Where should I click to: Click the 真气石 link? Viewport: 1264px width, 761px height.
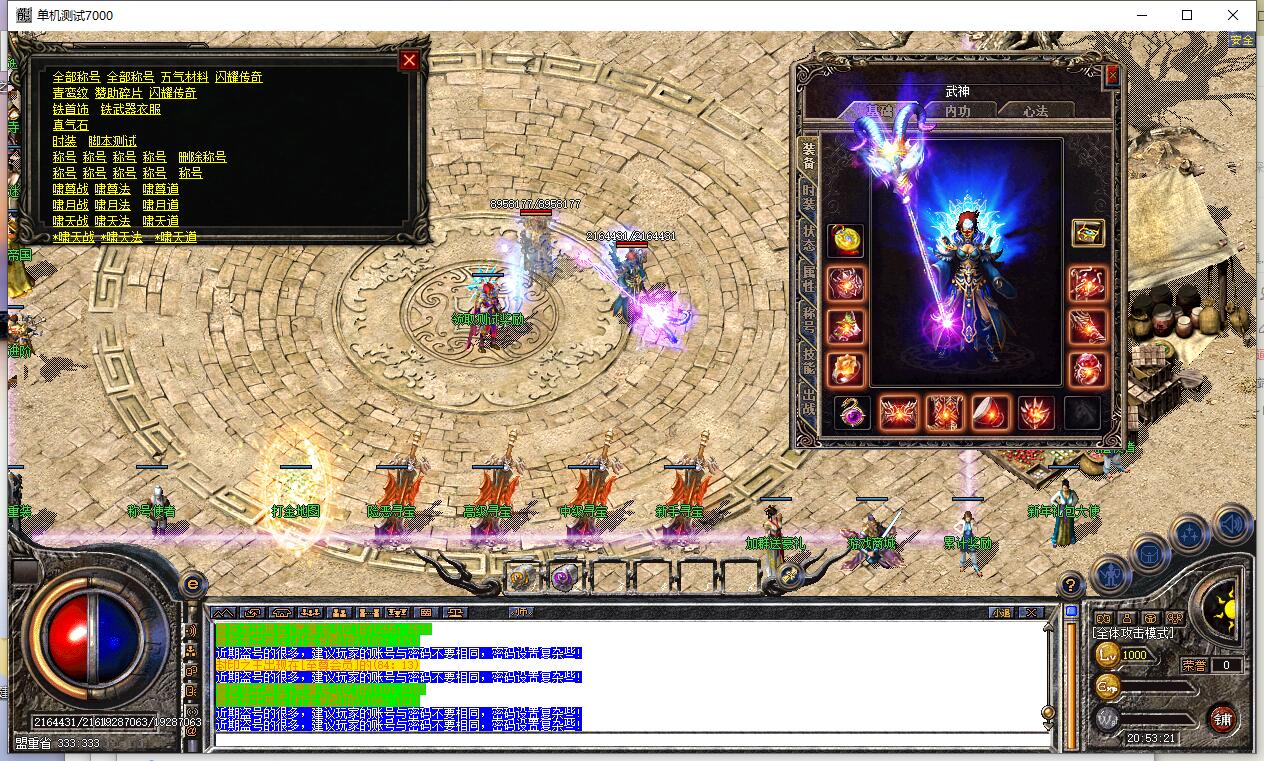tap(70, 125)
